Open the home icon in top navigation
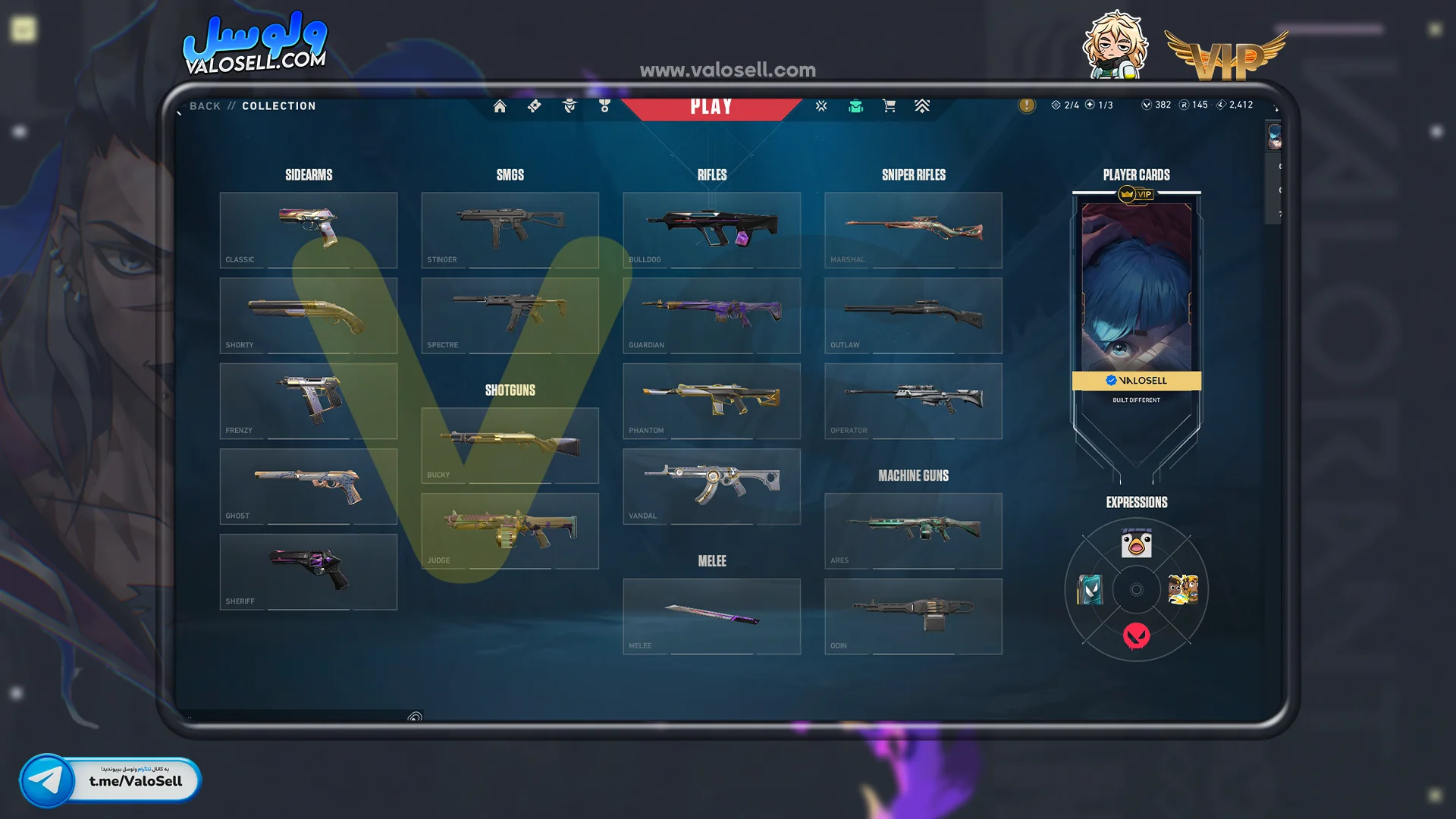Screen dimensions: 1456x819 click(500, 106)
